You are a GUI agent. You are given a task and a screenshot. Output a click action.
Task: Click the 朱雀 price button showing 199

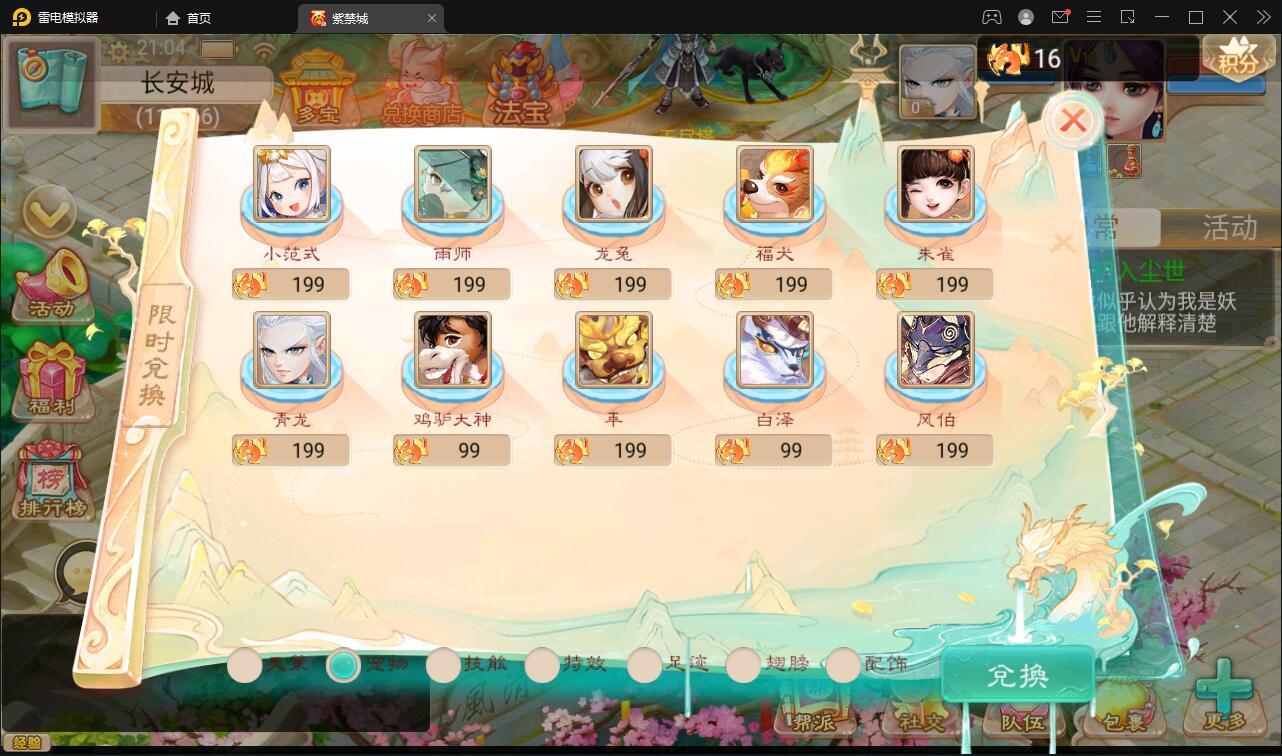pyautogui.click(x=933, y=284)
